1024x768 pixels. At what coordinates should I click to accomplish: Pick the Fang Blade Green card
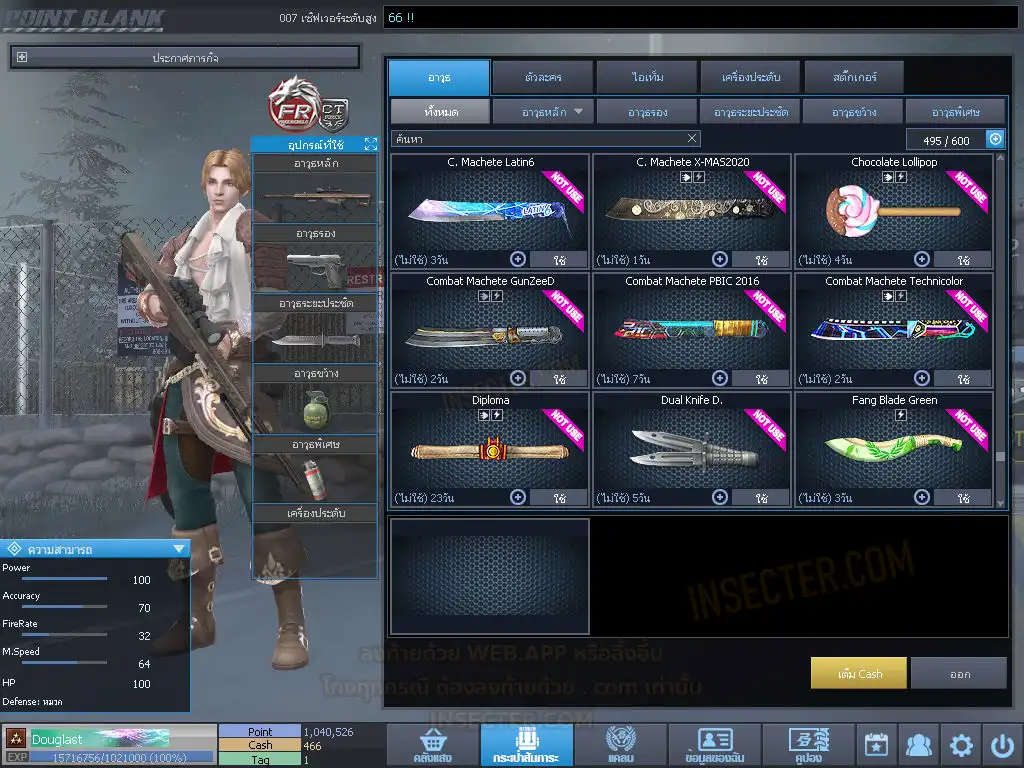[x=893, y=448]
